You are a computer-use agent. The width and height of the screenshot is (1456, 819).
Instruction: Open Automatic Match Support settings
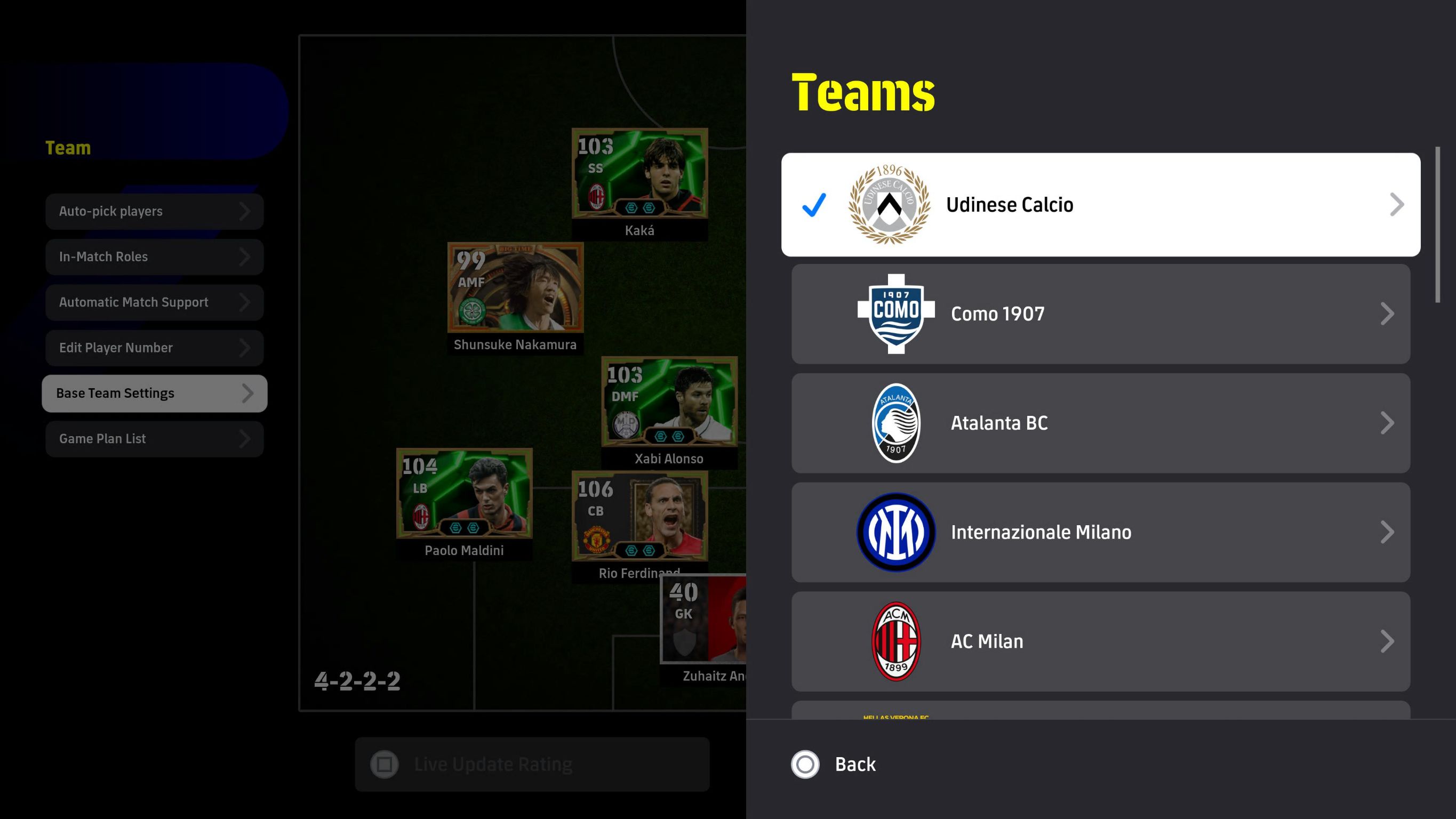(154, 302)
